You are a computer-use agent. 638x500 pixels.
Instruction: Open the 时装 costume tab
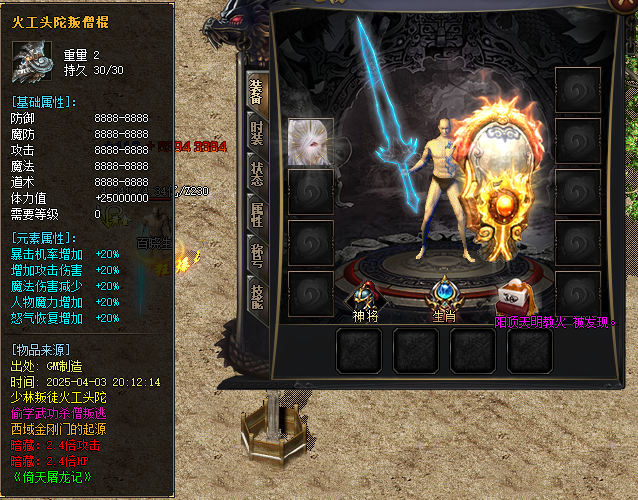pos(256,131)
